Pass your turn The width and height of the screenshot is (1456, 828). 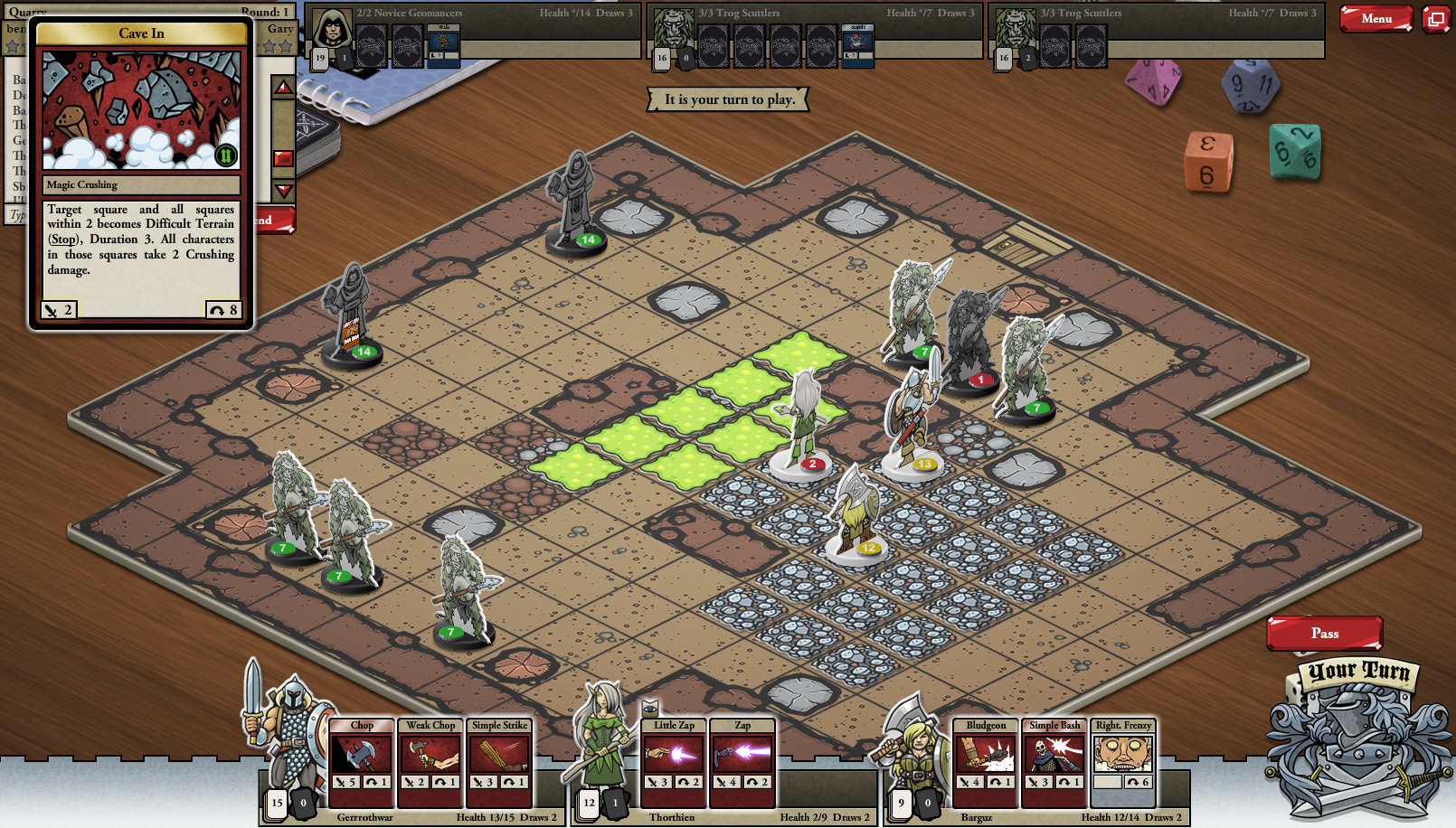[1324, 633]
